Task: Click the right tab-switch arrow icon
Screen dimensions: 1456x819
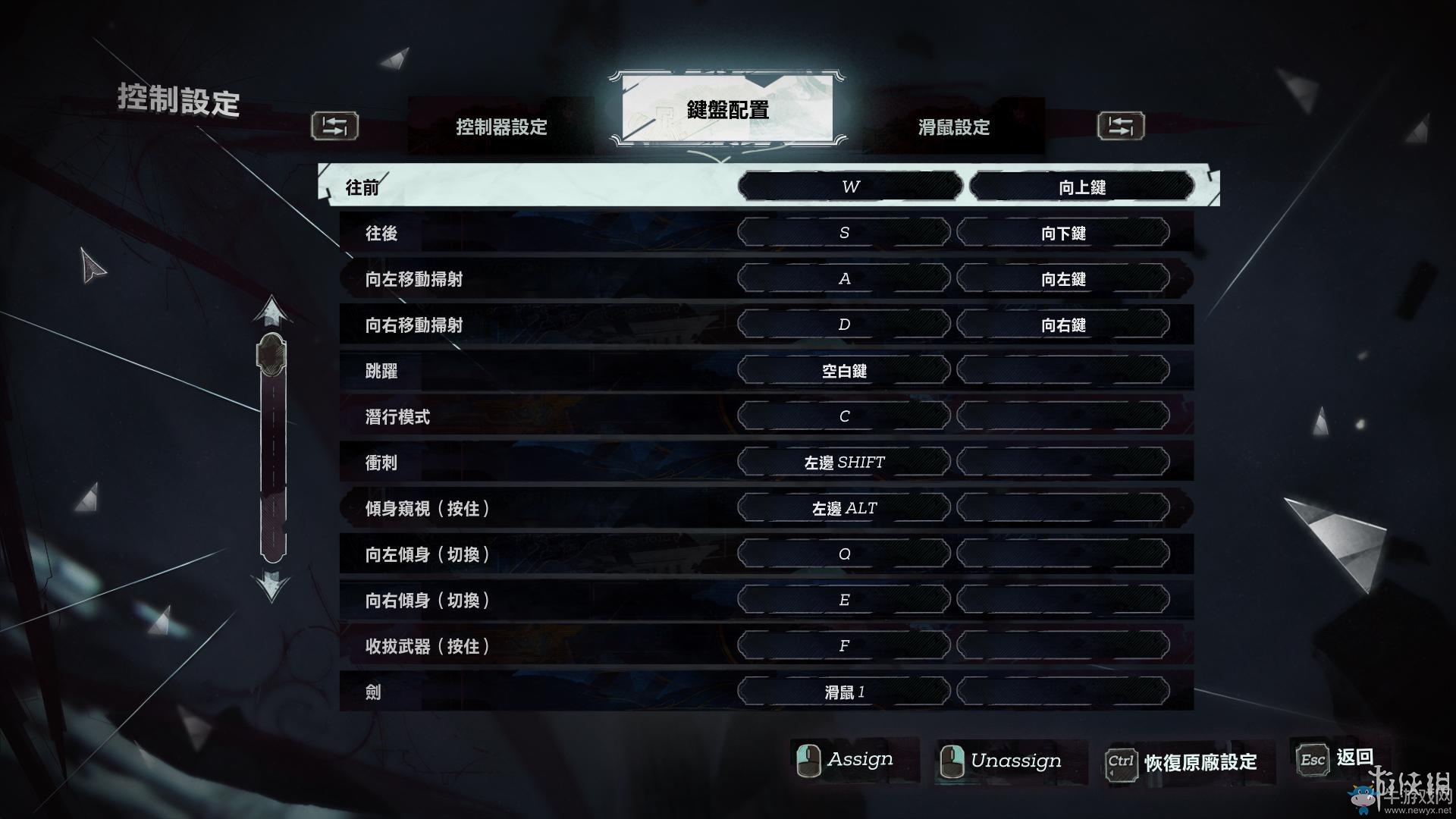Action: click(x=1121, y=127)
